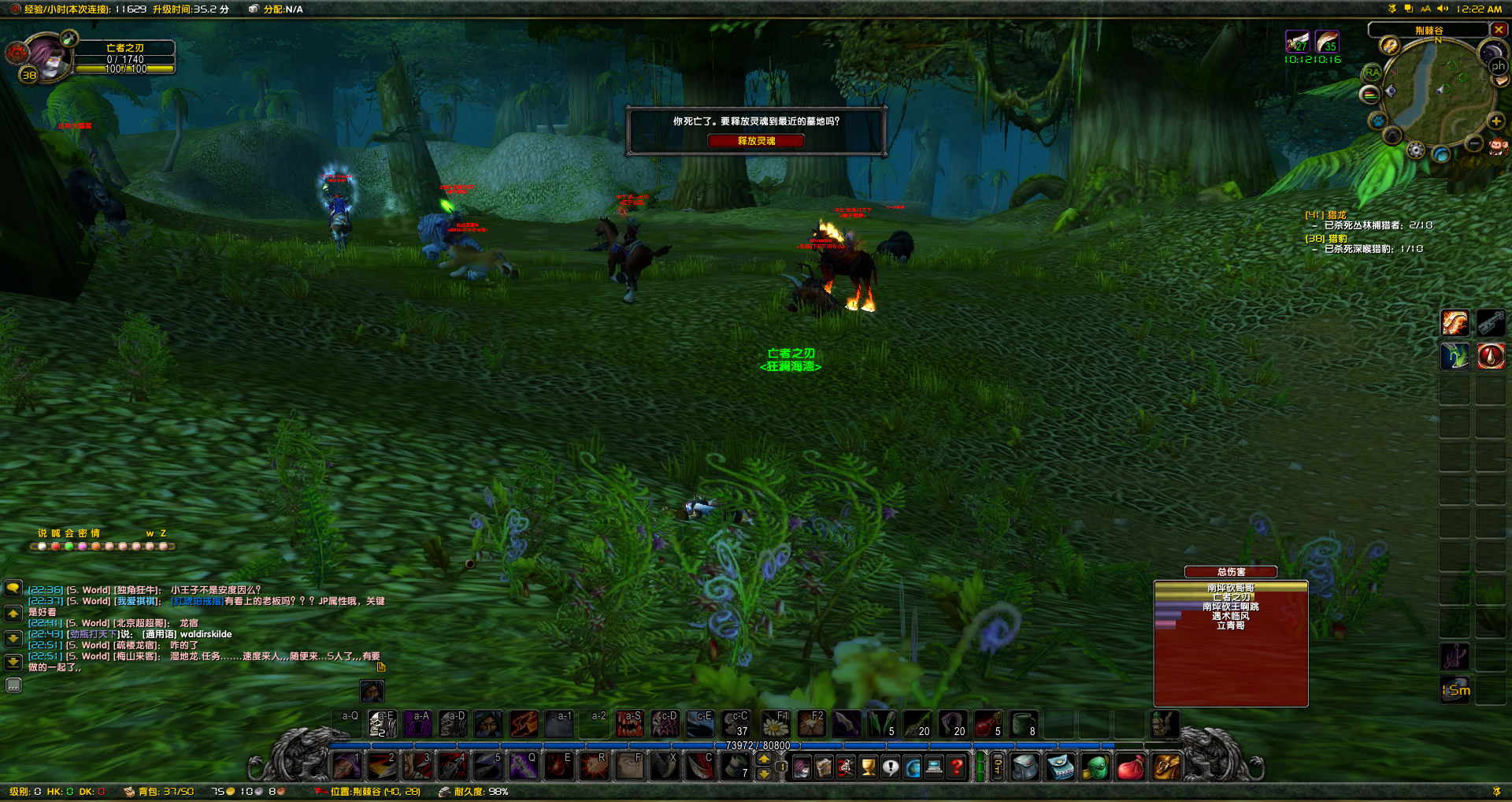Toggle the ph button next to the minimap
Screen dimensions: 1512x802
(x=1498, y=65)
